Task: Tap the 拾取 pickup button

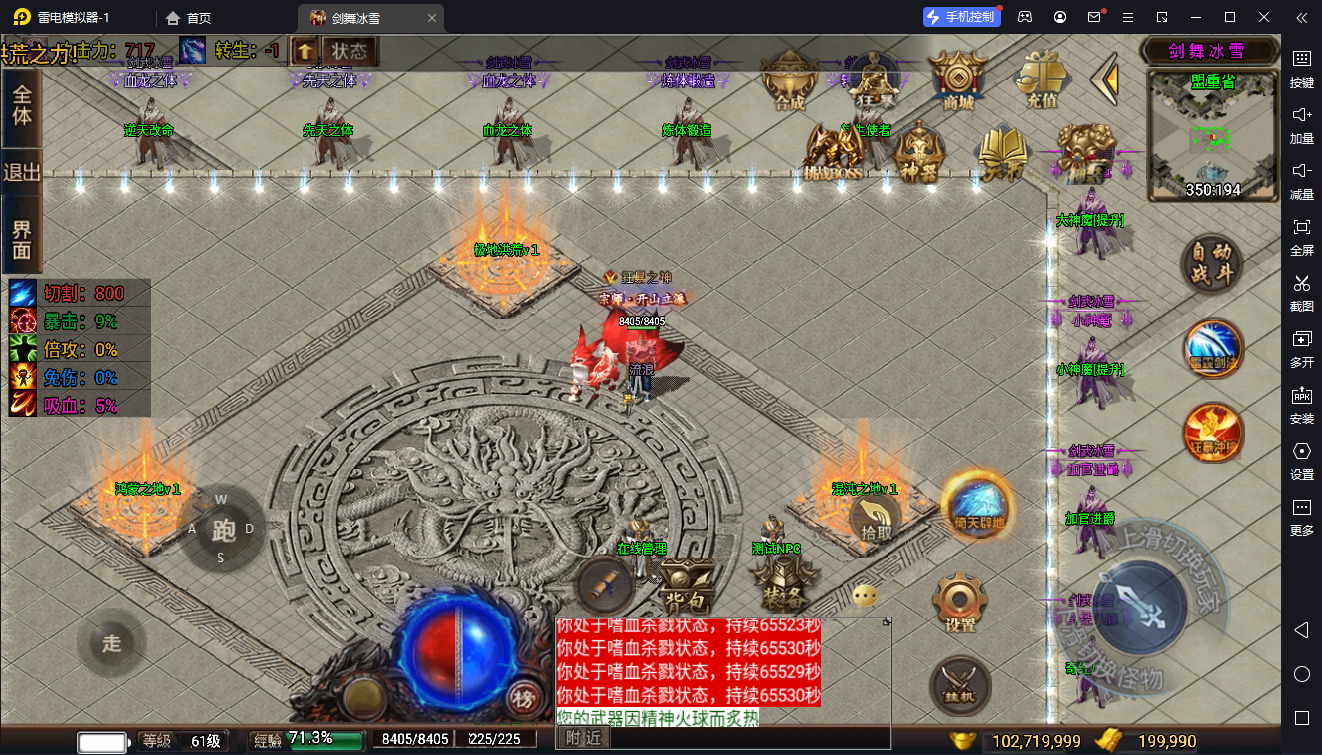Action: (x=876, y=521)
